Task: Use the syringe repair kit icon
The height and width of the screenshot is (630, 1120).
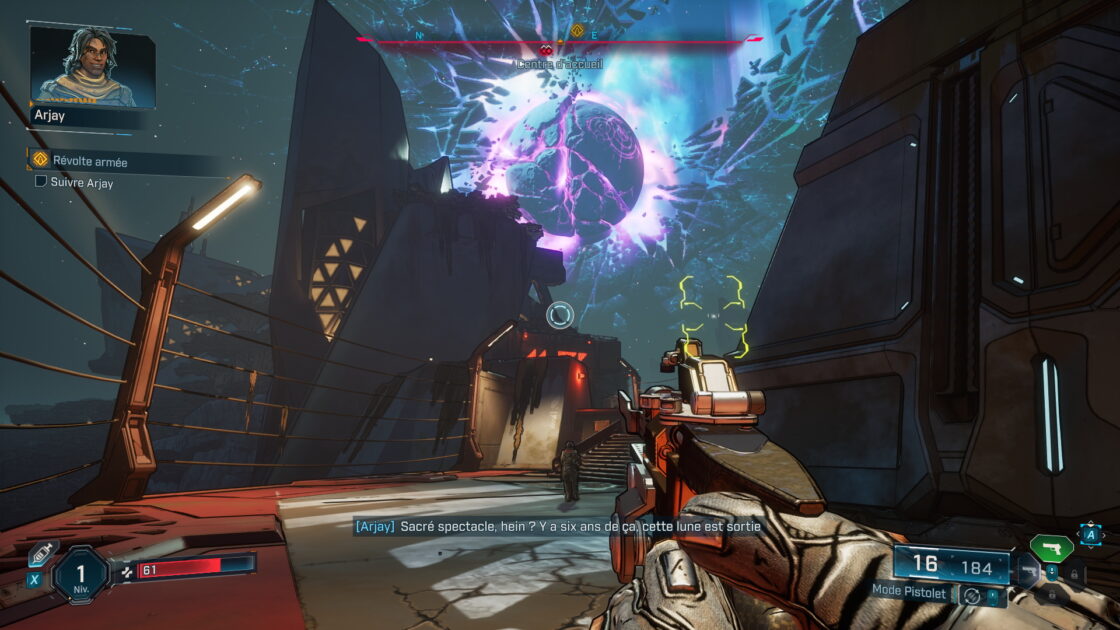Action: 42,553
